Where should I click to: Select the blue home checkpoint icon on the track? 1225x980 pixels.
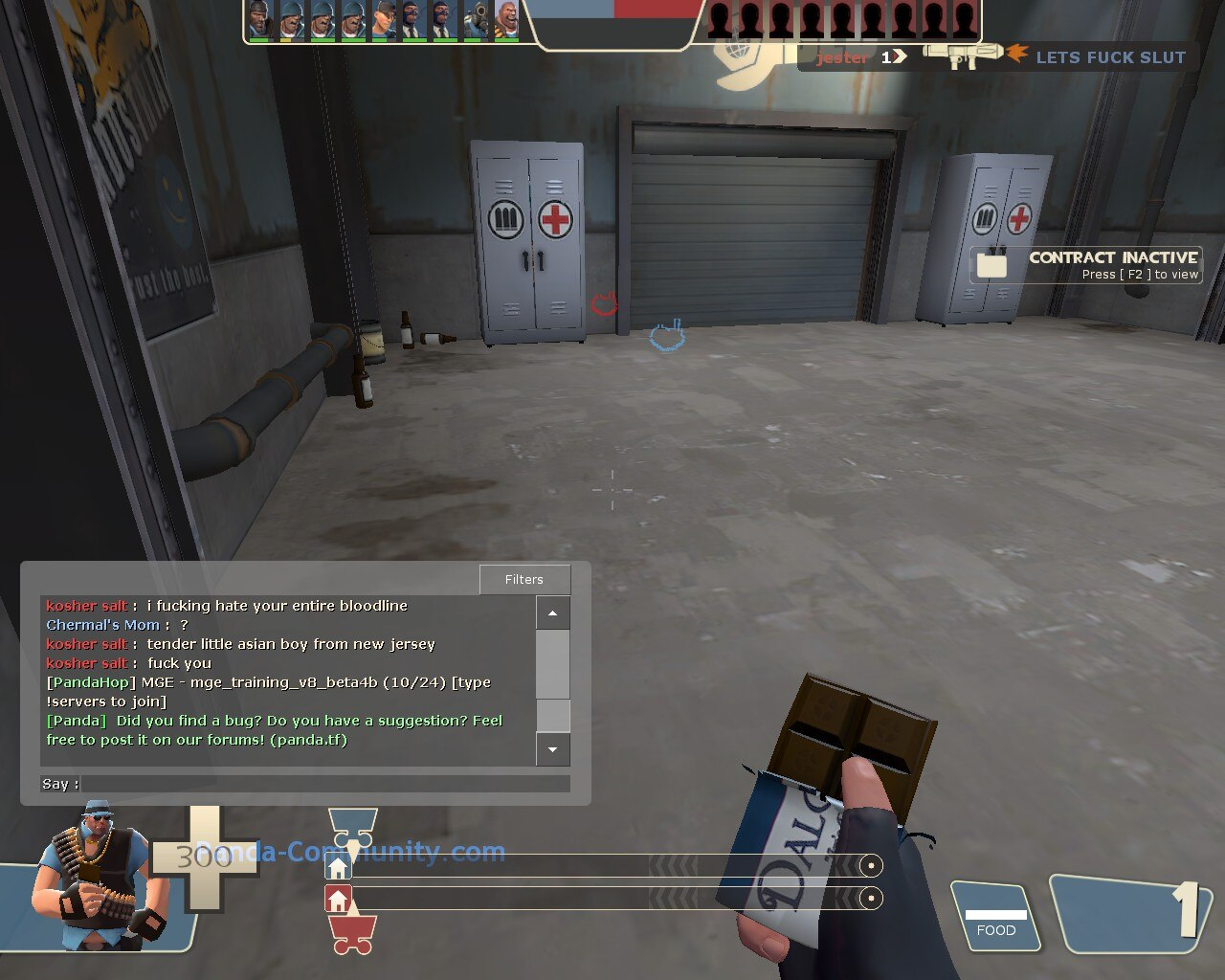tap(338, 867)
